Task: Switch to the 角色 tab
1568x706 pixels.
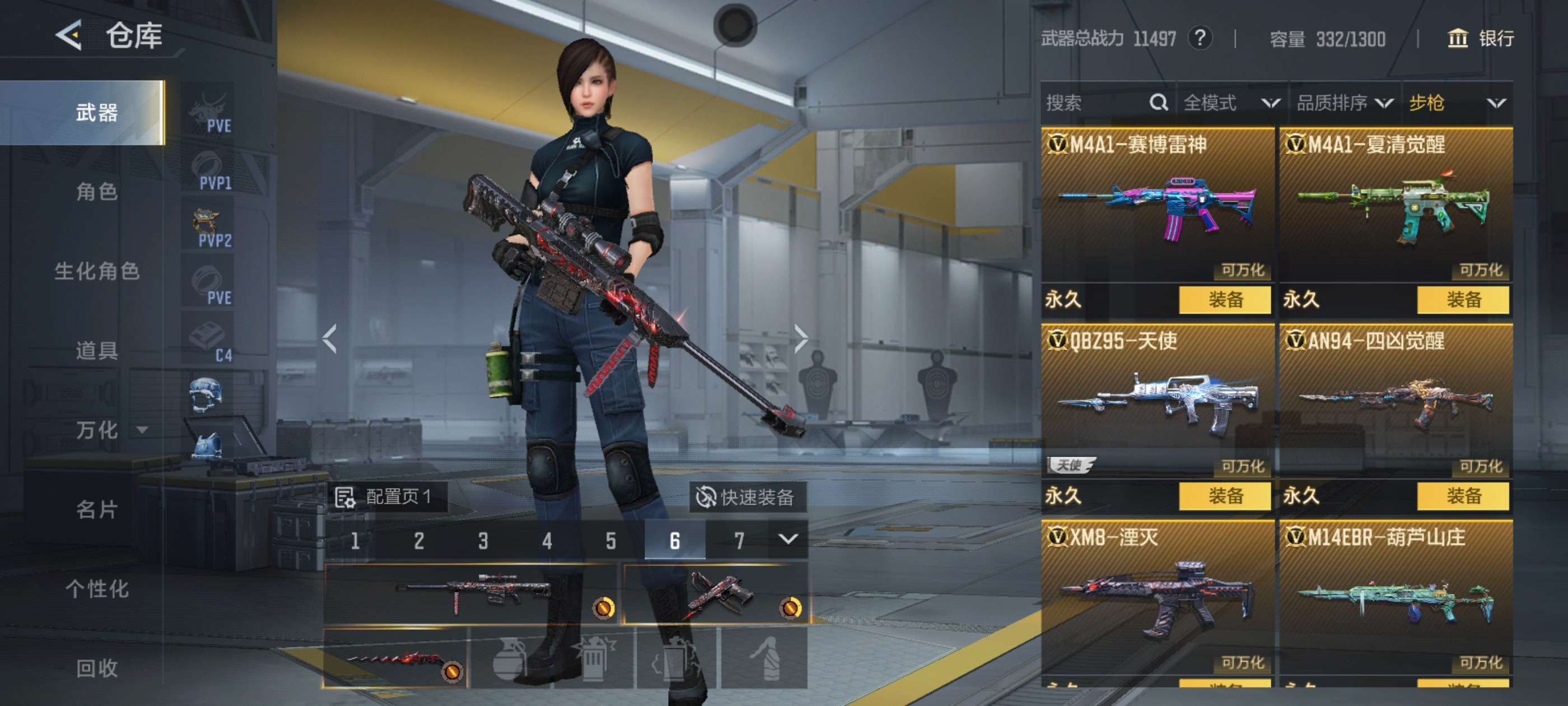Action: 97,192
